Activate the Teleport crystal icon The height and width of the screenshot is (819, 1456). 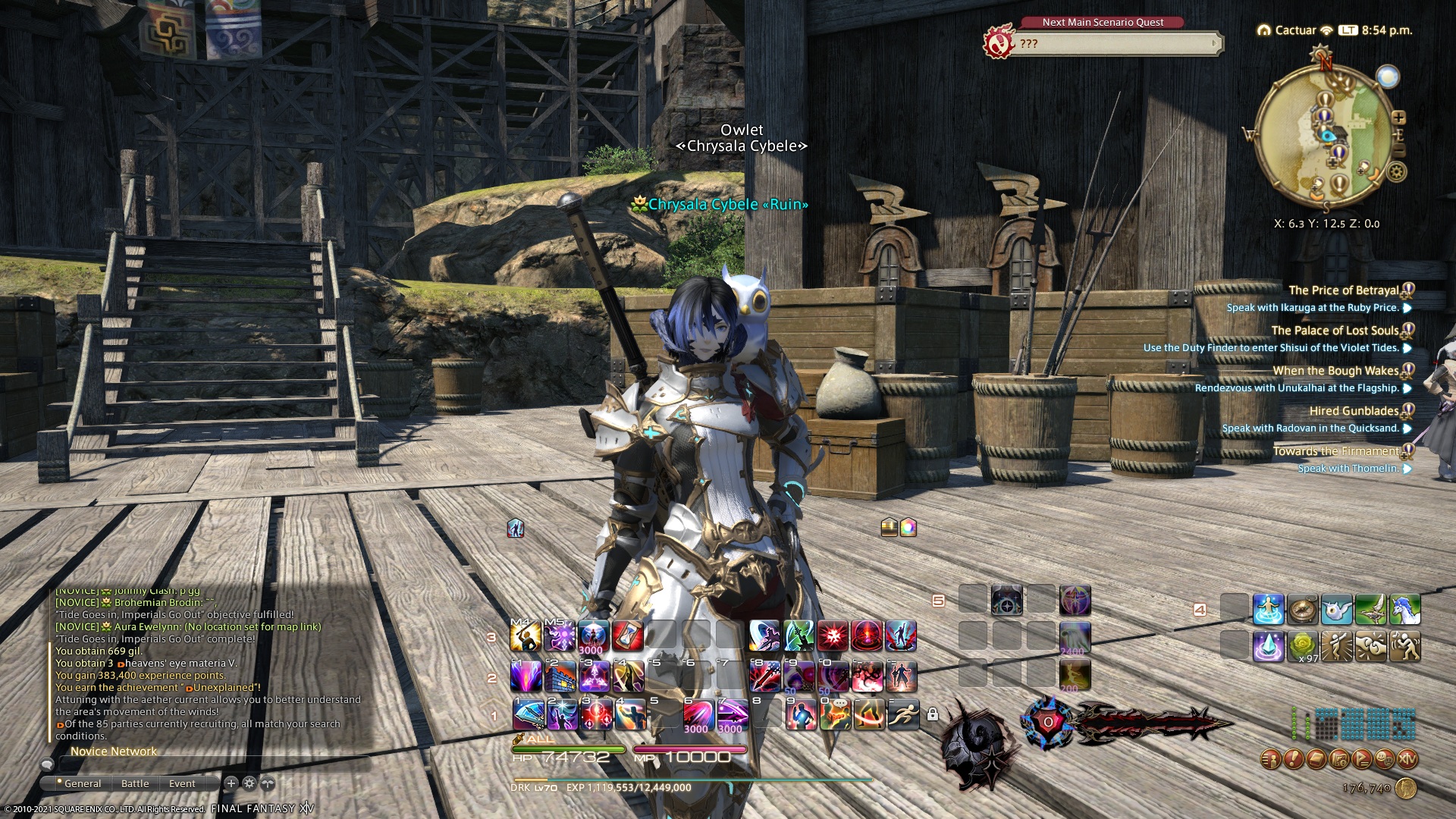[1268, 646]
